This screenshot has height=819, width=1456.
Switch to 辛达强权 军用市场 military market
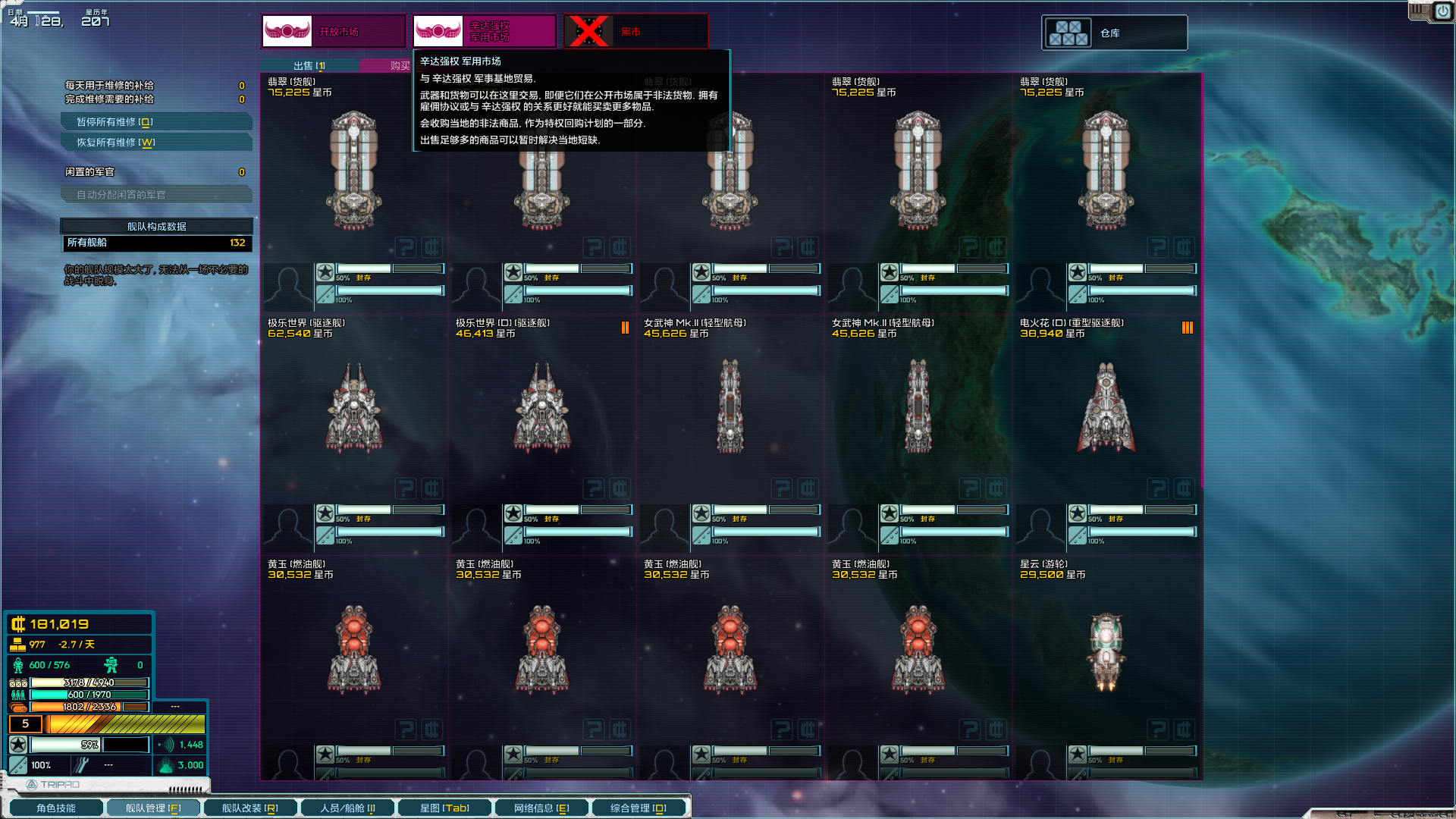coord(484,32)
